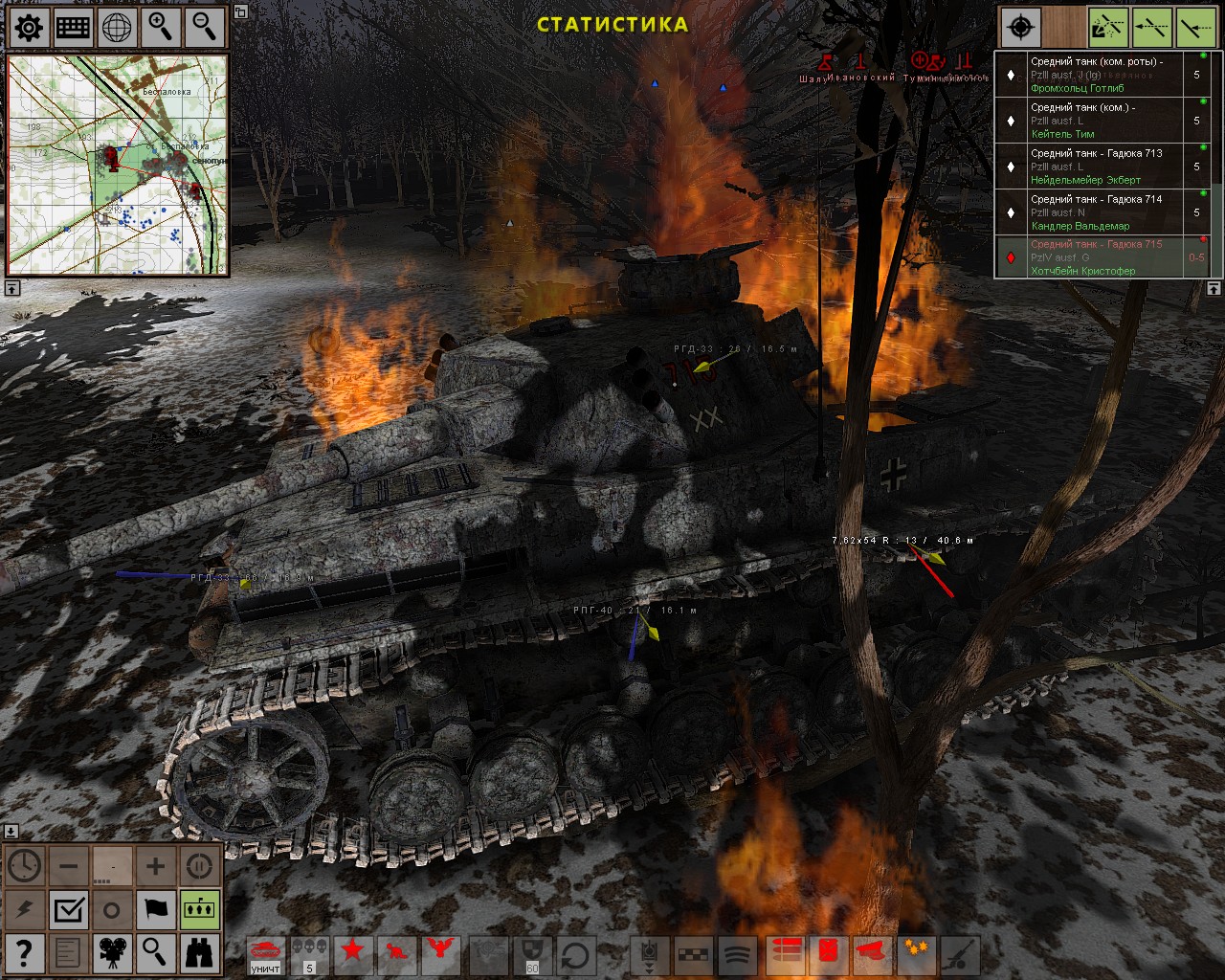Open the gear settings button

pyautogui.click(x=29, y=28)
